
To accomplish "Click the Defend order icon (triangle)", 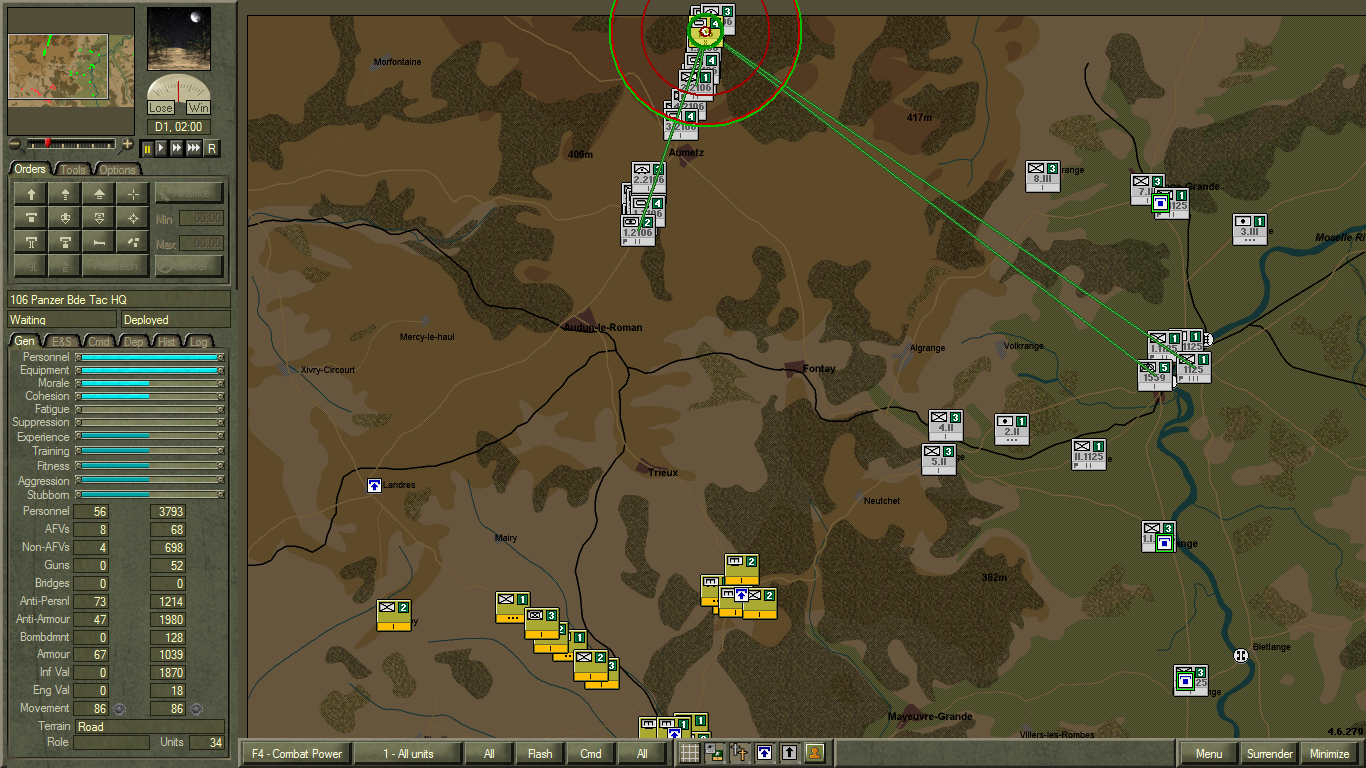I will tap(98, 194).
